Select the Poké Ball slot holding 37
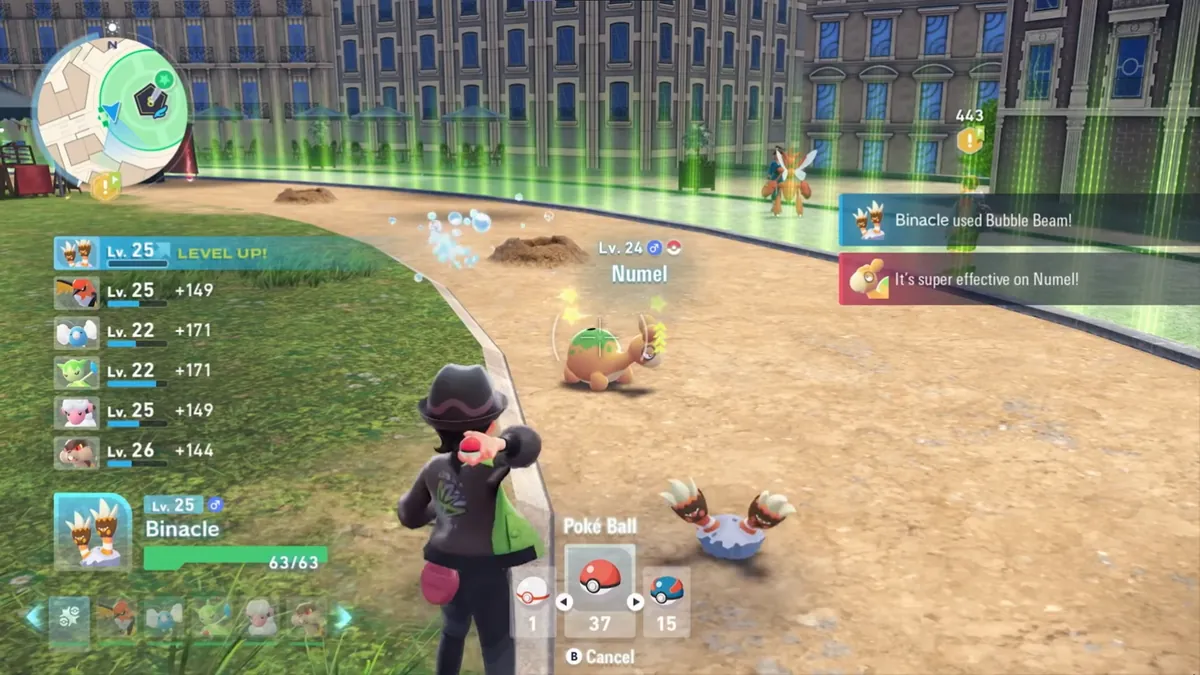The height and width of the screenshot is (675, 1200). pyautogui.click(x=599, y=590)
